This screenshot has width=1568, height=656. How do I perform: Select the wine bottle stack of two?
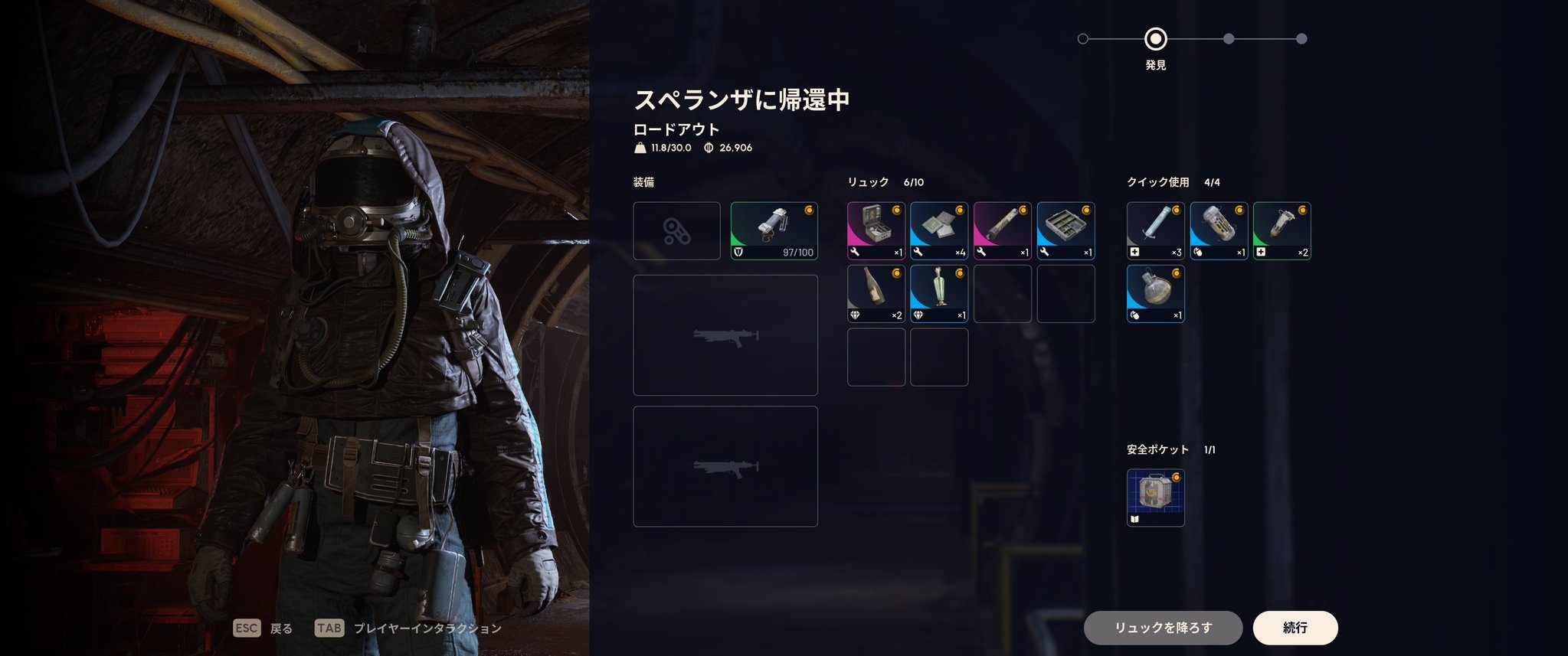coord(876,293)
